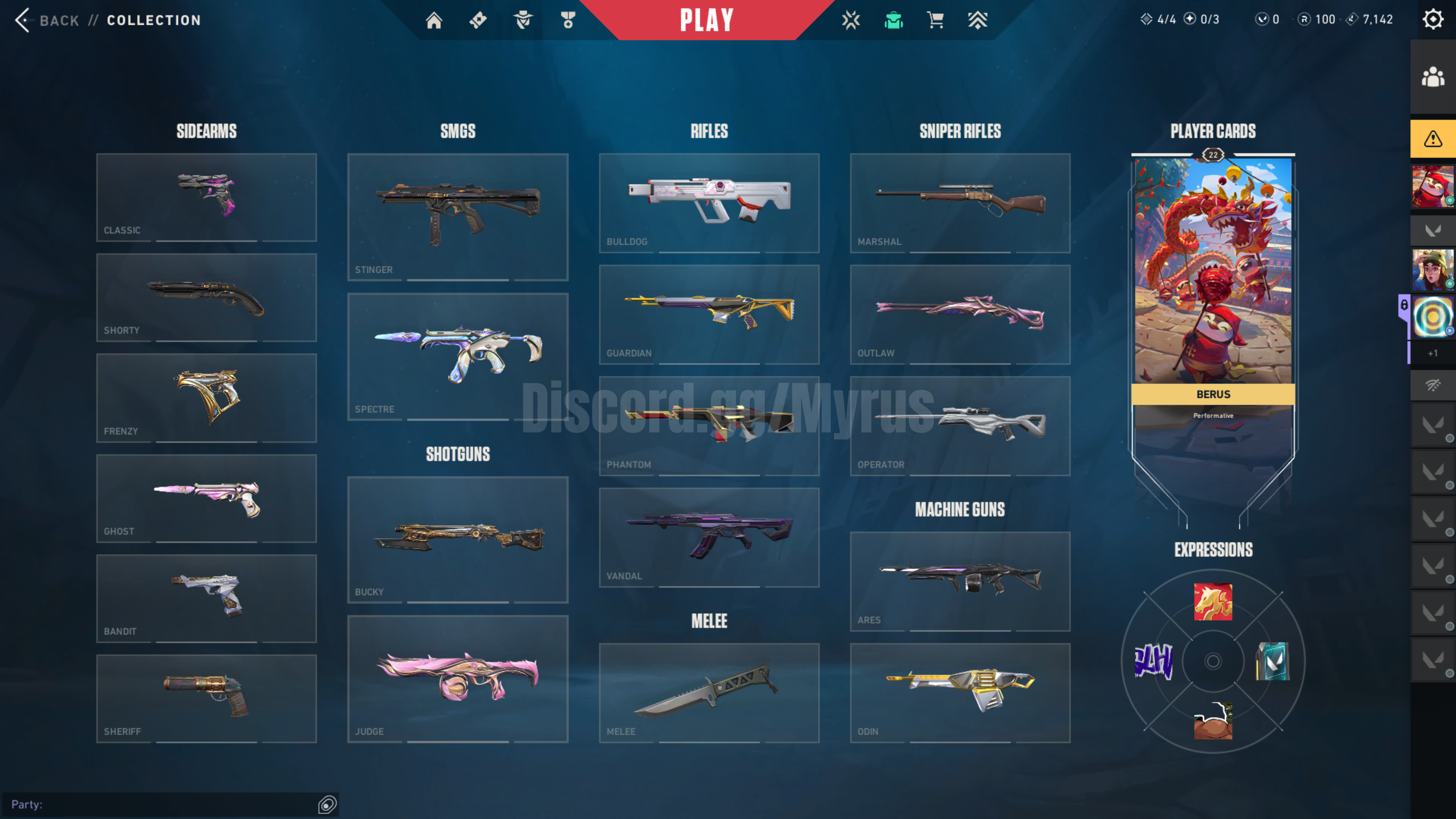Open the Vandal weapon skin slot
1456x819 pixels.
(x=709, y=537)
